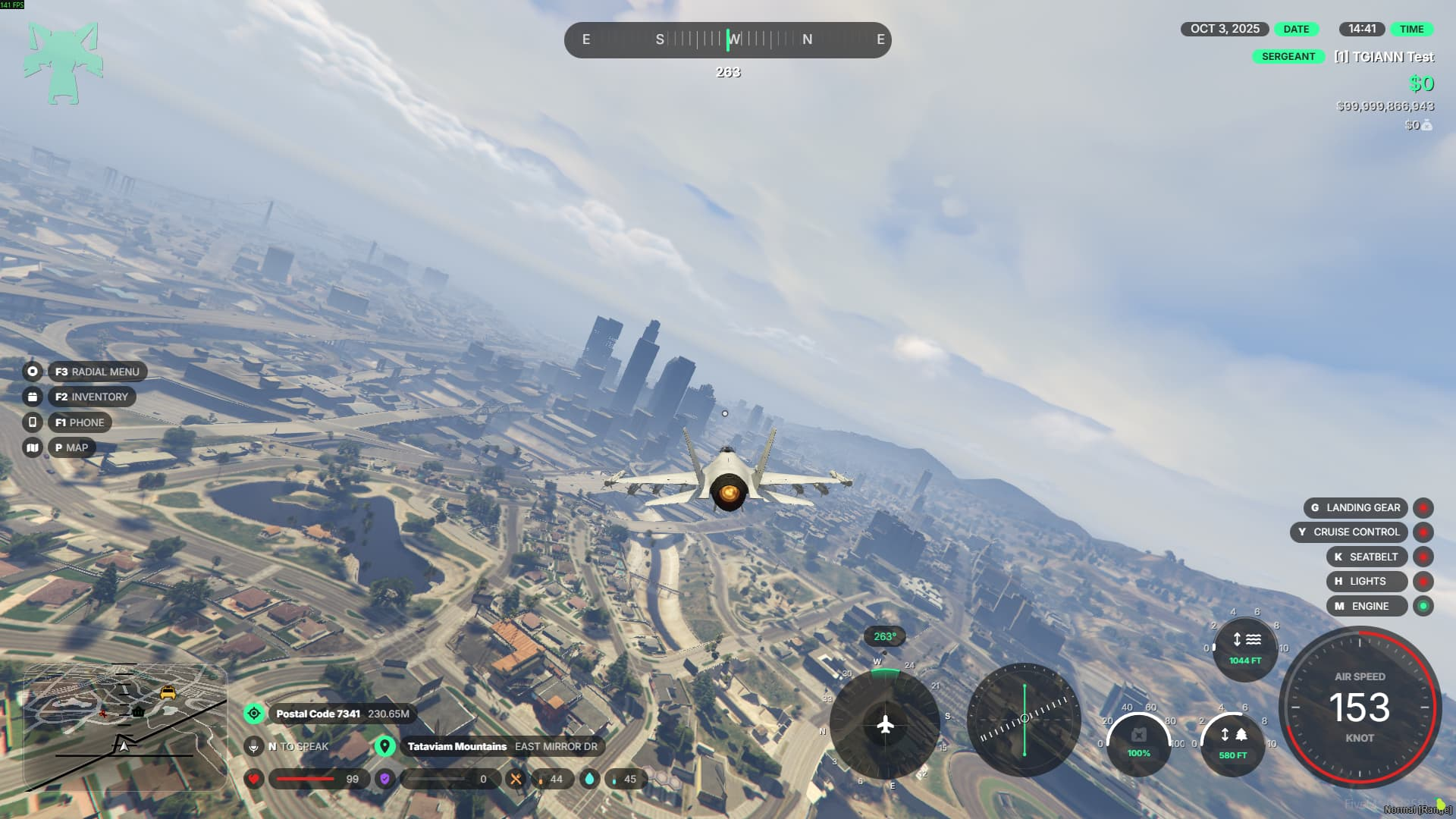Click the microphone voice icon
Image resolution: width=1456 pixels, height=819 pixels.
[254, 746]
